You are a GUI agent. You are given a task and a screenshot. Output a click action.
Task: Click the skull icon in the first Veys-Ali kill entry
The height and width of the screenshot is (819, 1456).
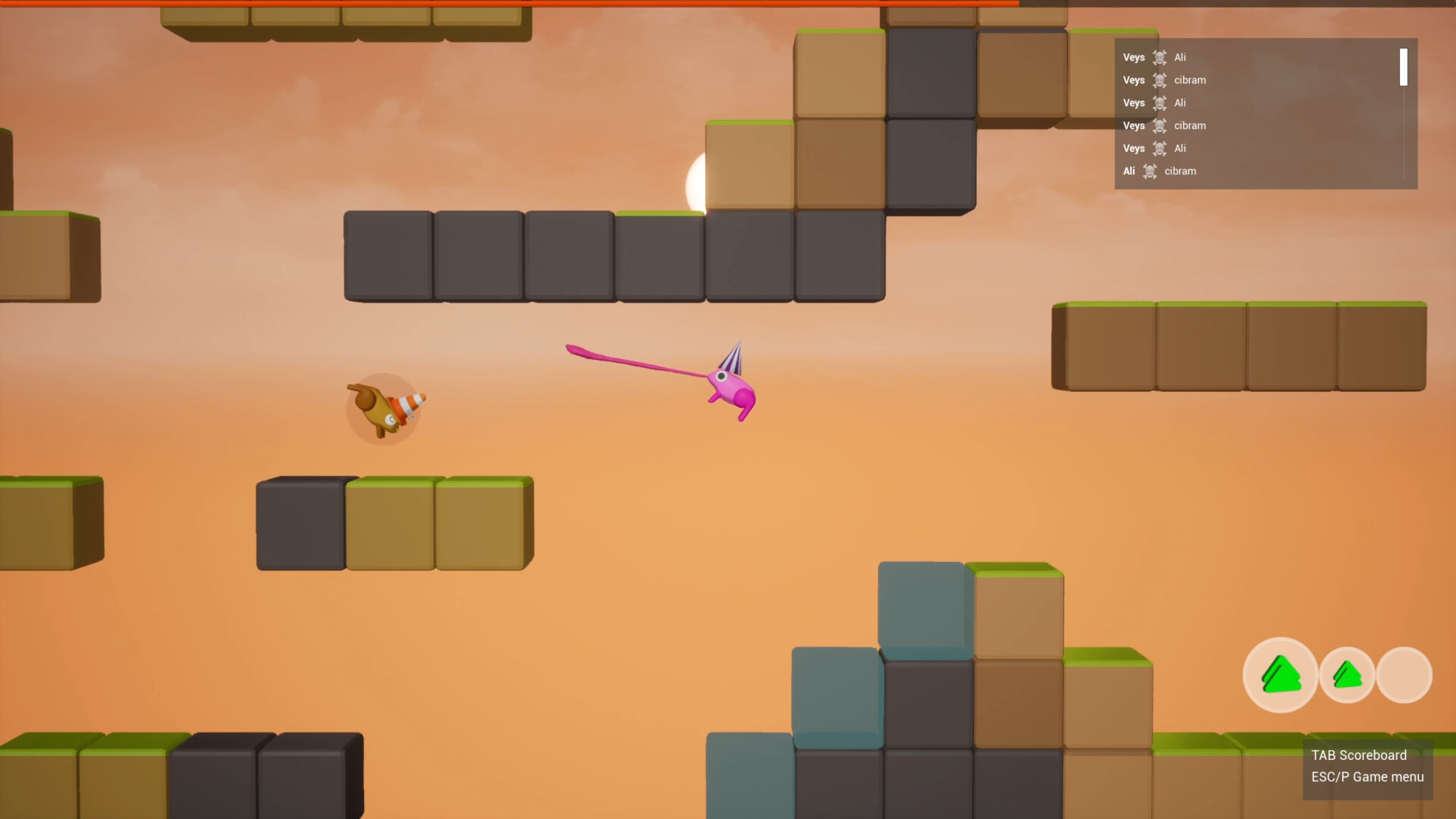(x=1158, y=57)
